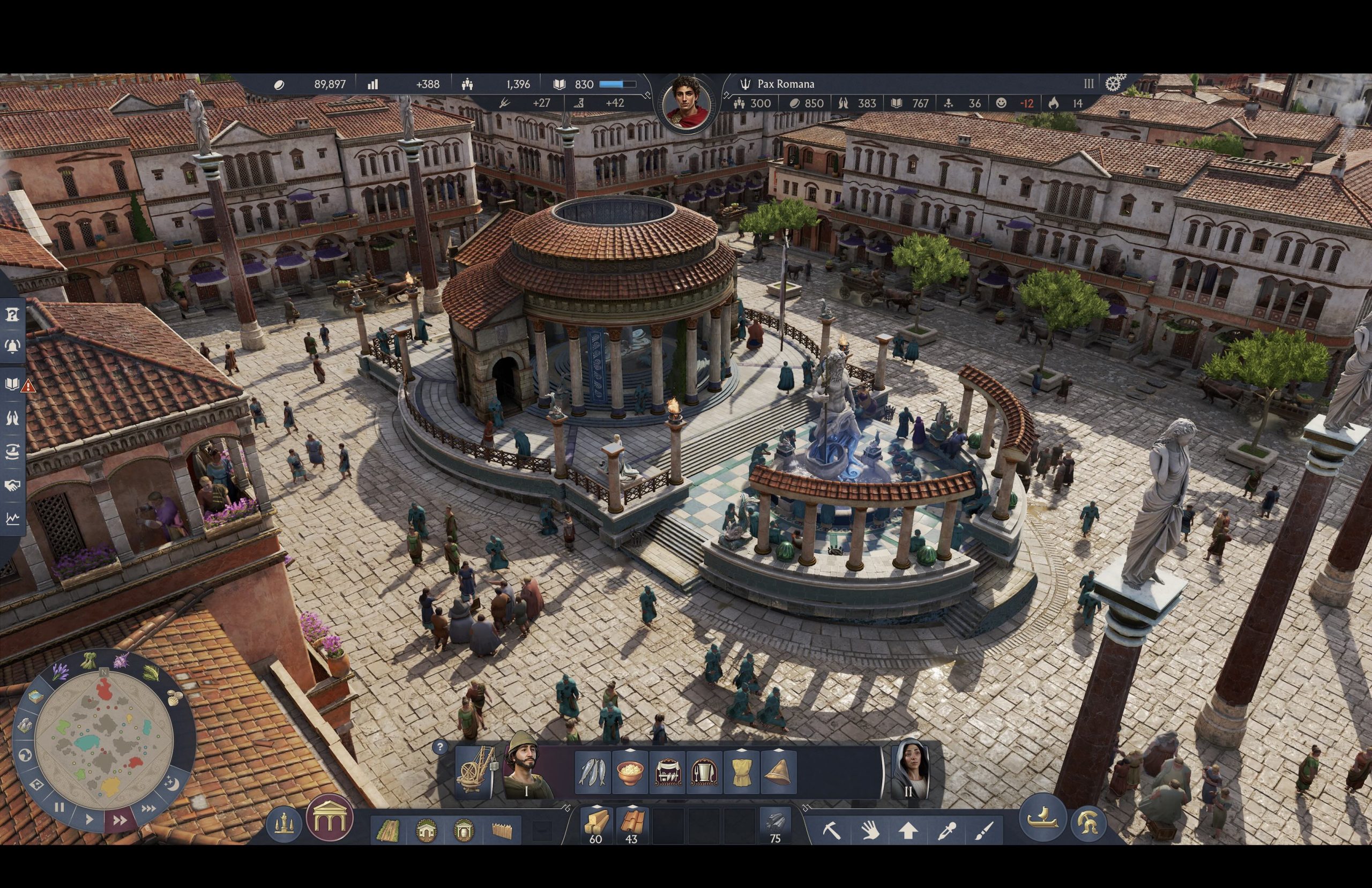Activate the pickaxe demolish tool
Screen dimensions: 1372x888
pos(831,831)
